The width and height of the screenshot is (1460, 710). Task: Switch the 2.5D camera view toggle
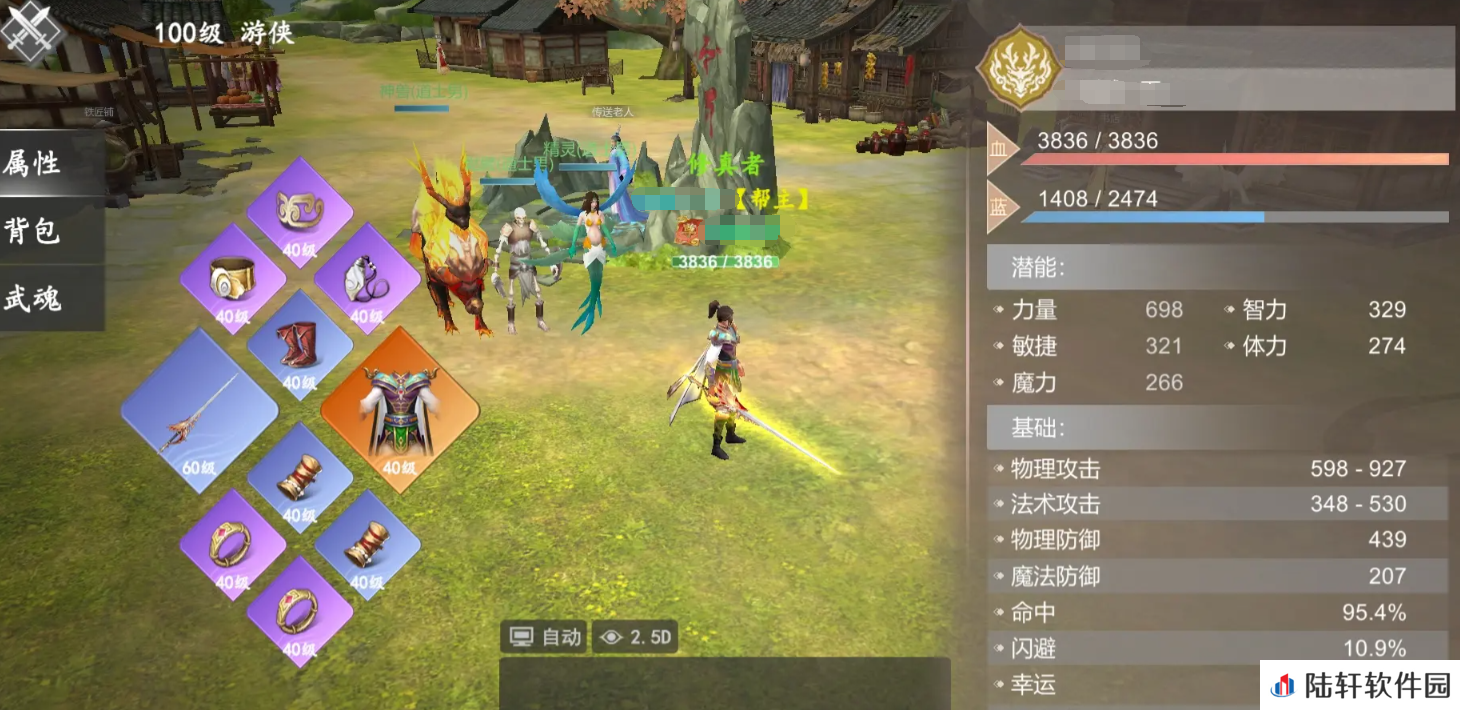[x=635, y=637]
